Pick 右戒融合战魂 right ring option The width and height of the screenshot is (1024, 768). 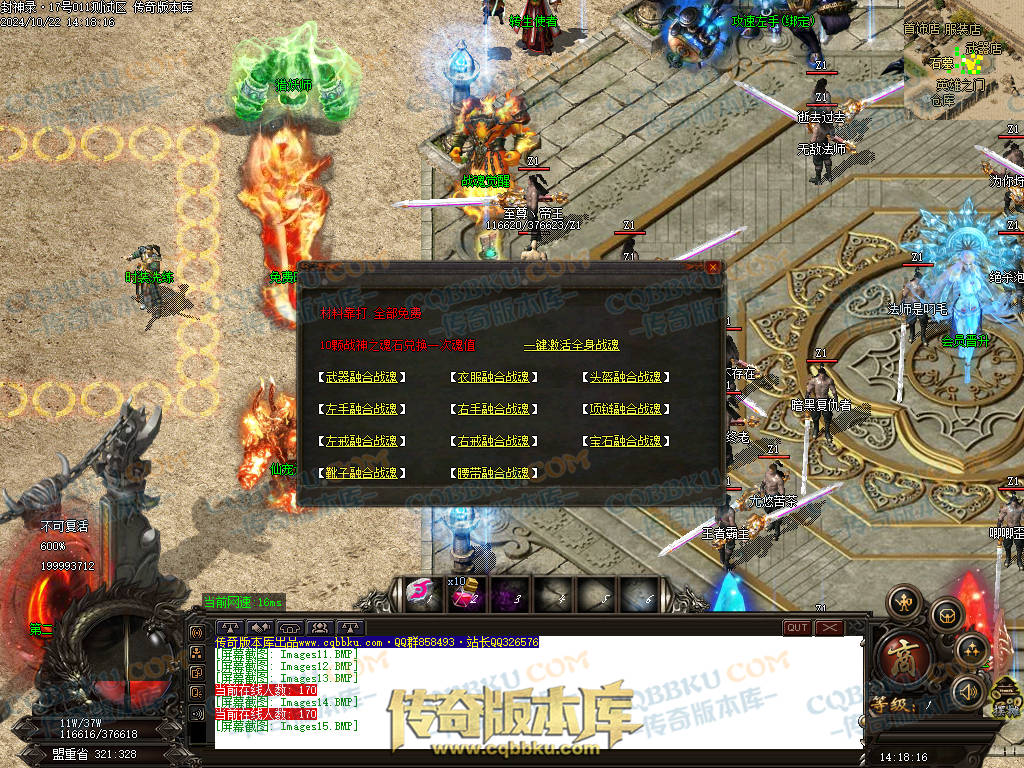pyautogui.click(x=493, y=441)
